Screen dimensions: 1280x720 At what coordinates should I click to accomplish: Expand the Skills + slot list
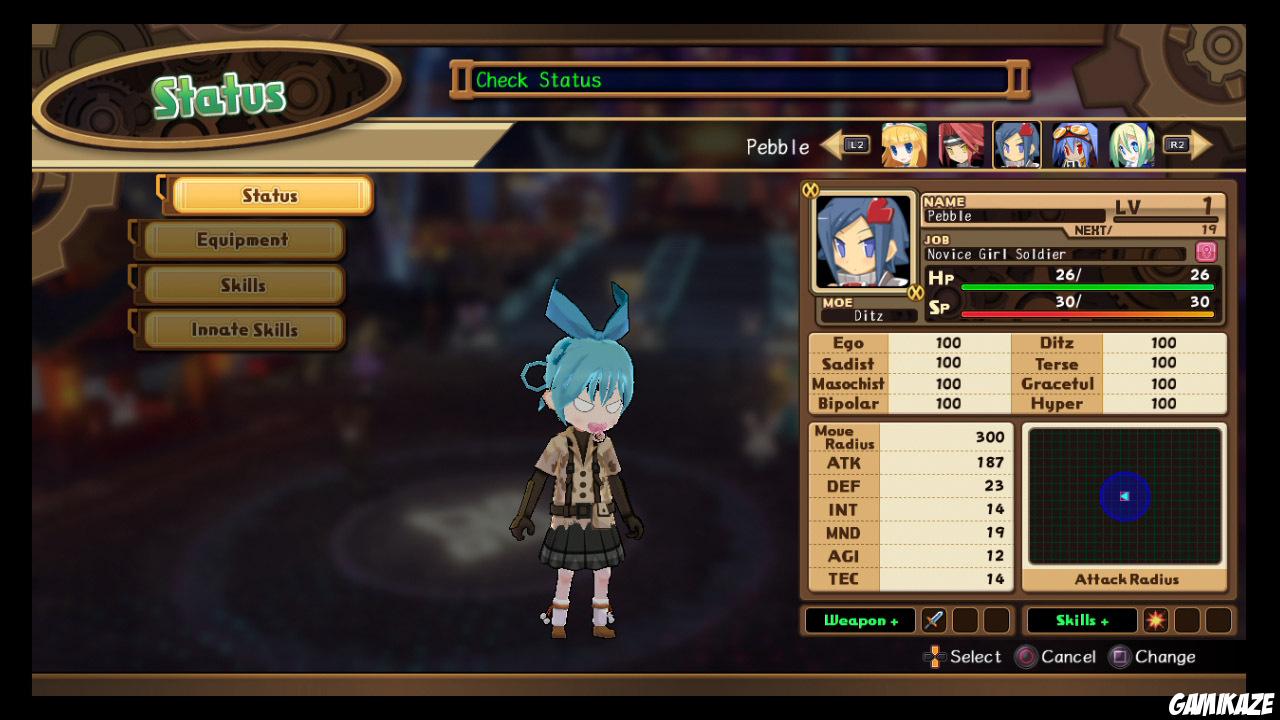pos(1082,620)
